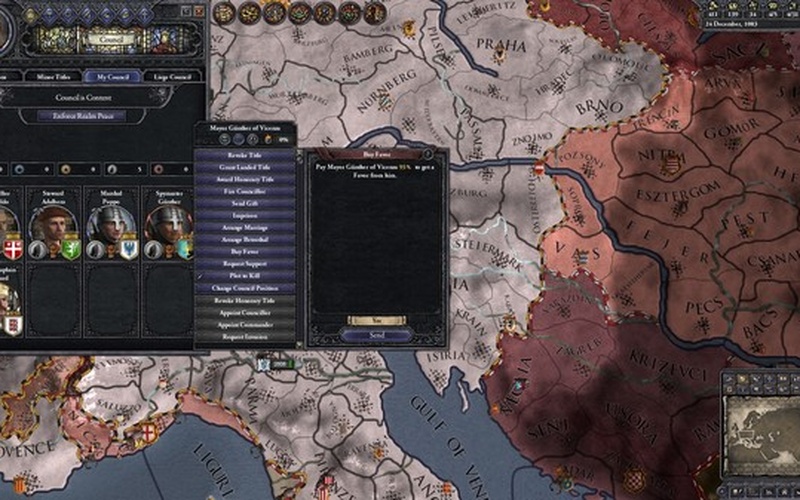This screenshot has width=800, height=500.
Task: Choose Award Honorary Title
Action: [245, 180]
